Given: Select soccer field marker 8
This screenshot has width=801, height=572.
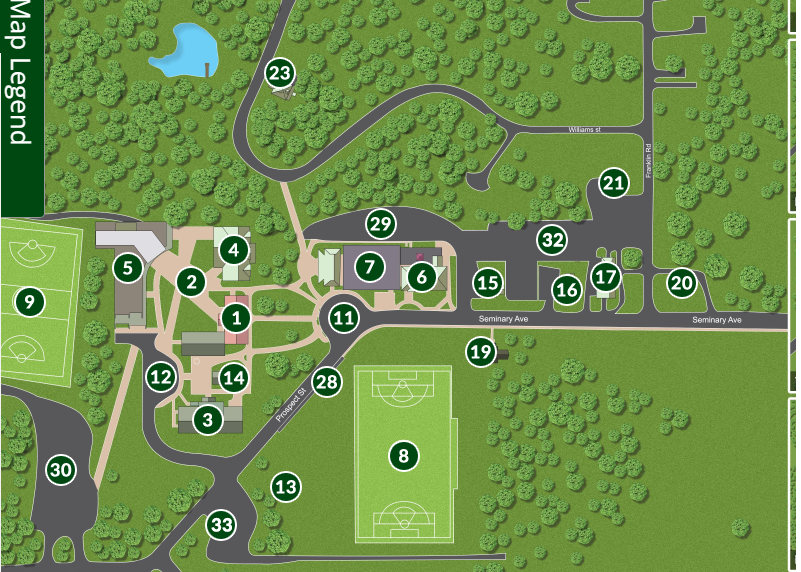Looking at the screenshot, I should [x=403, y=456].
